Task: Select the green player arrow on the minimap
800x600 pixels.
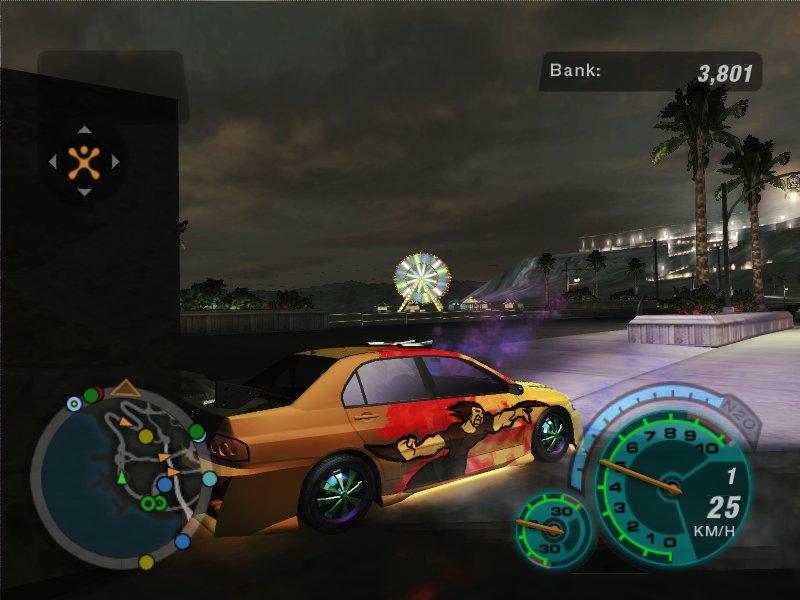Action: click(x=122, y=479)
